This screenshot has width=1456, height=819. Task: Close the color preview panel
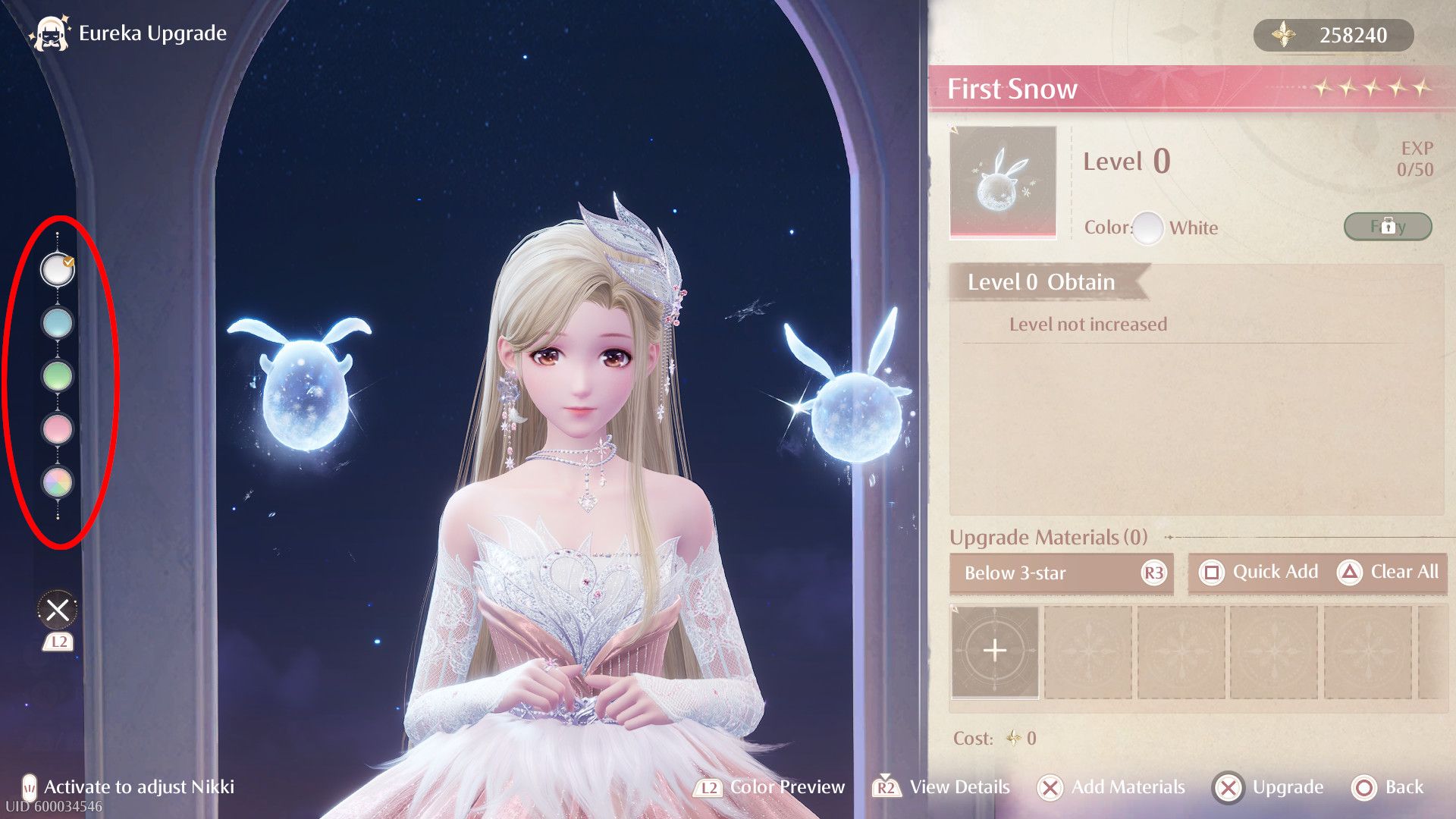pos(58,610)
